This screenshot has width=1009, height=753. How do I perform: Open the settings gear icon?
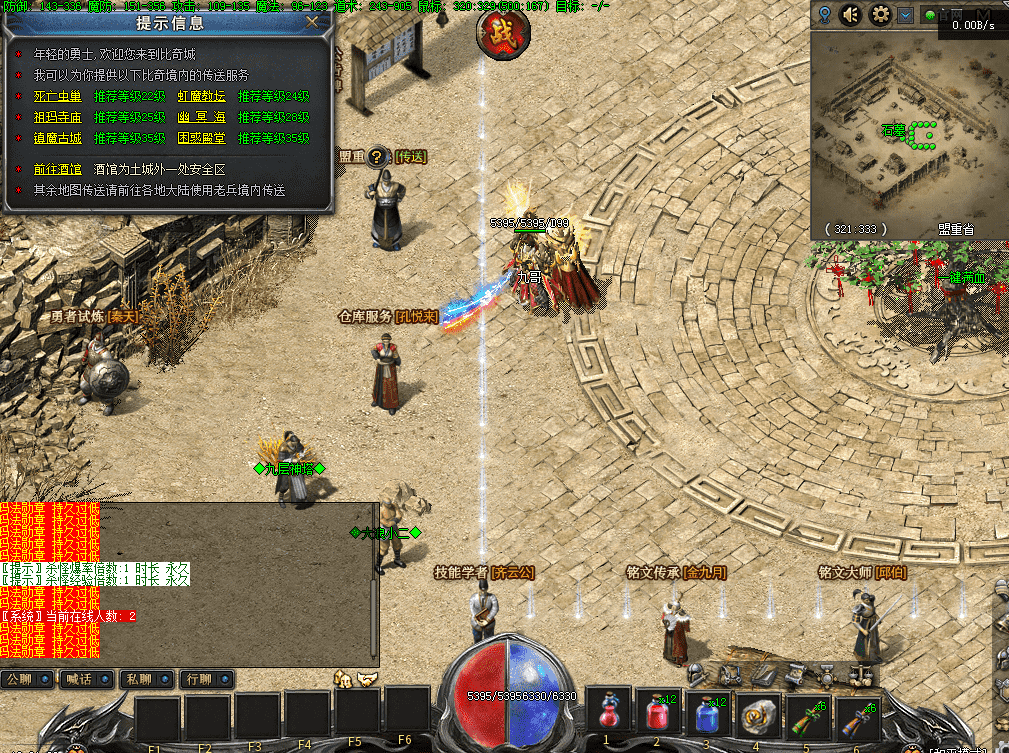coord(880,15)
